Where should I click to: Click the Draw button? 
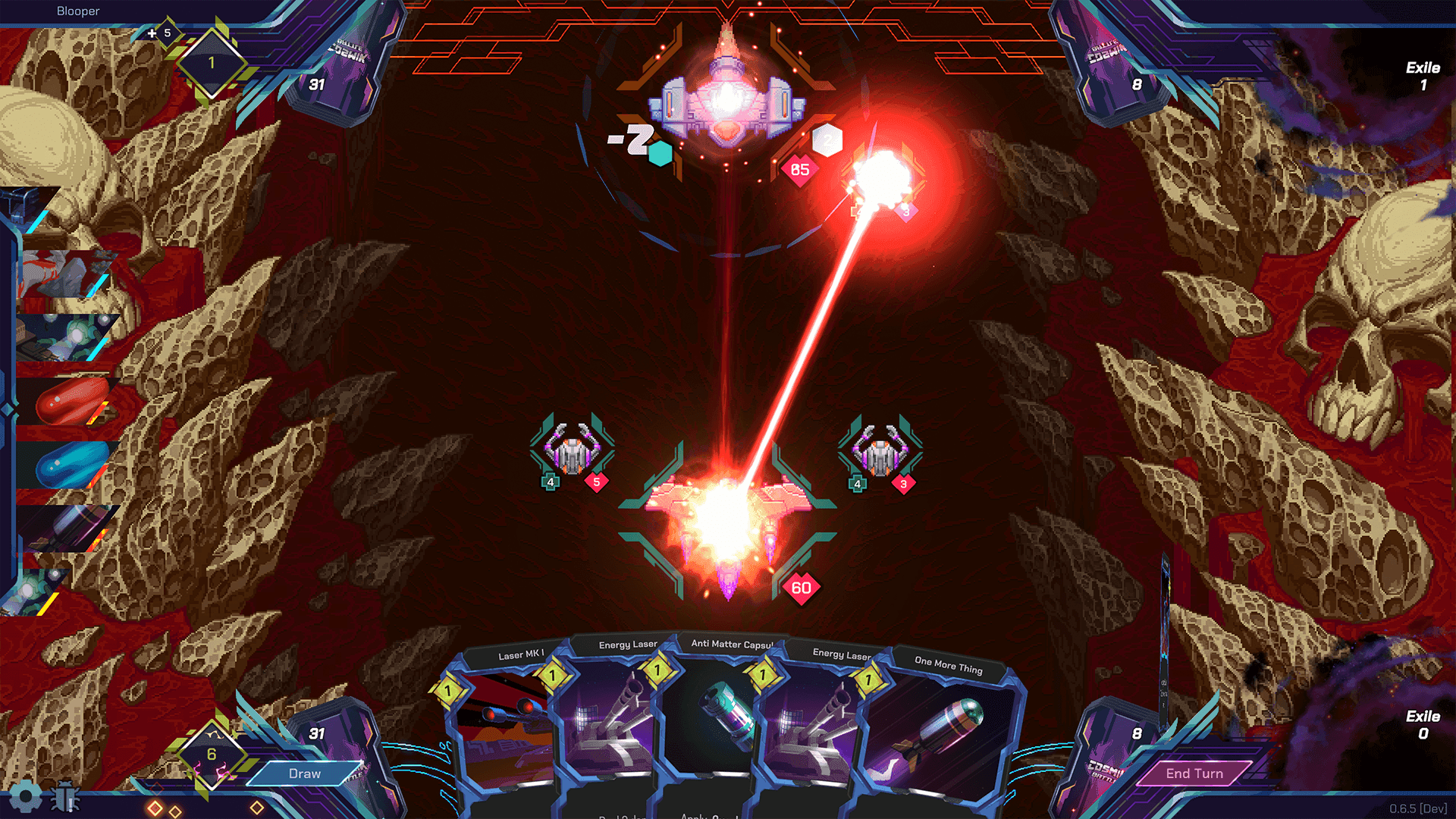click(304, 773)
